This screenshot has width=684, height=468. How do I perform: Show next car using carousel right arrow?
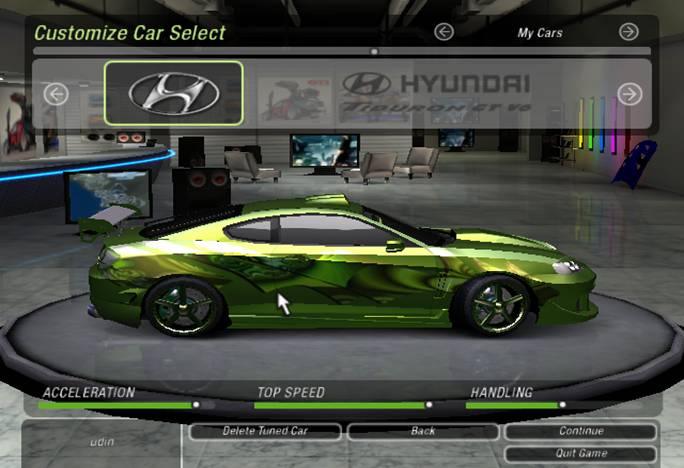pos(629,94)
